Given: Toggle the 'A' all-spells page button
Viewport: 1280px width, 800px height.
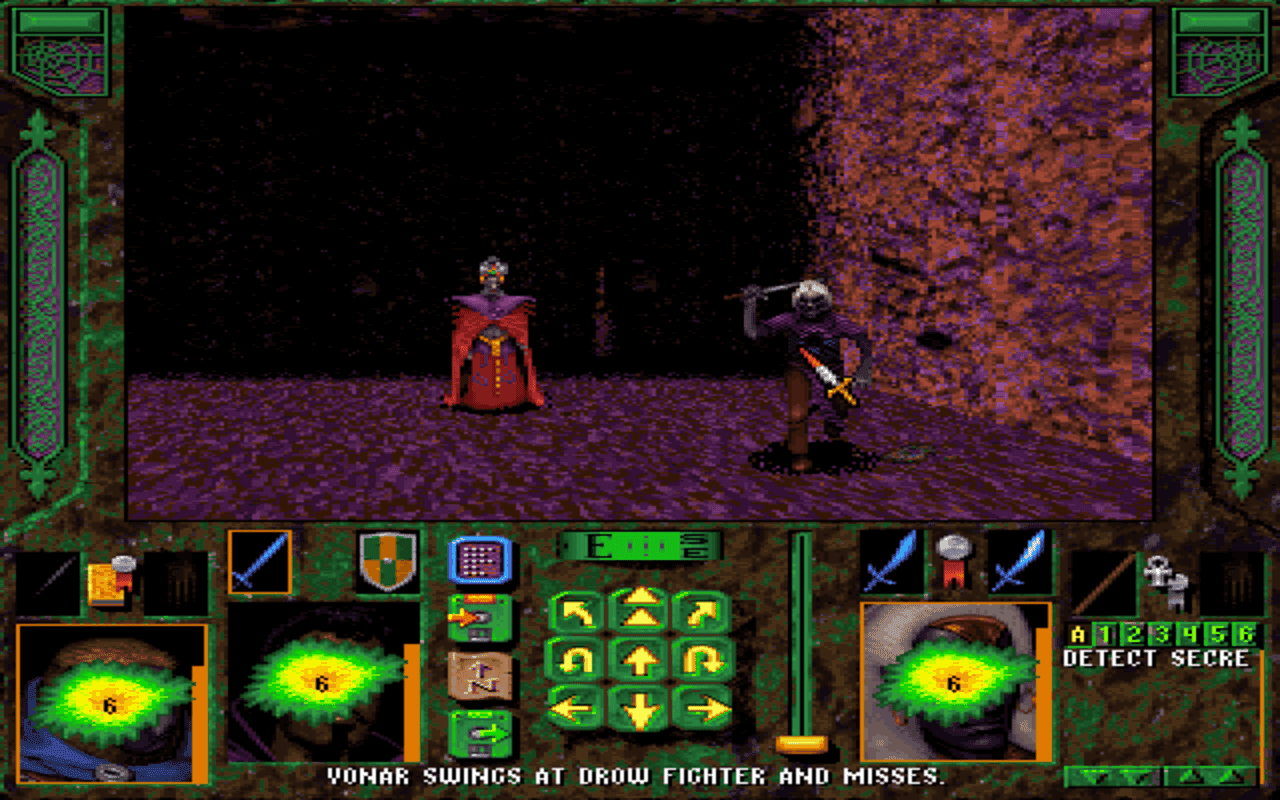Looking at the screenshot, I should click(x=1078, y=632).
